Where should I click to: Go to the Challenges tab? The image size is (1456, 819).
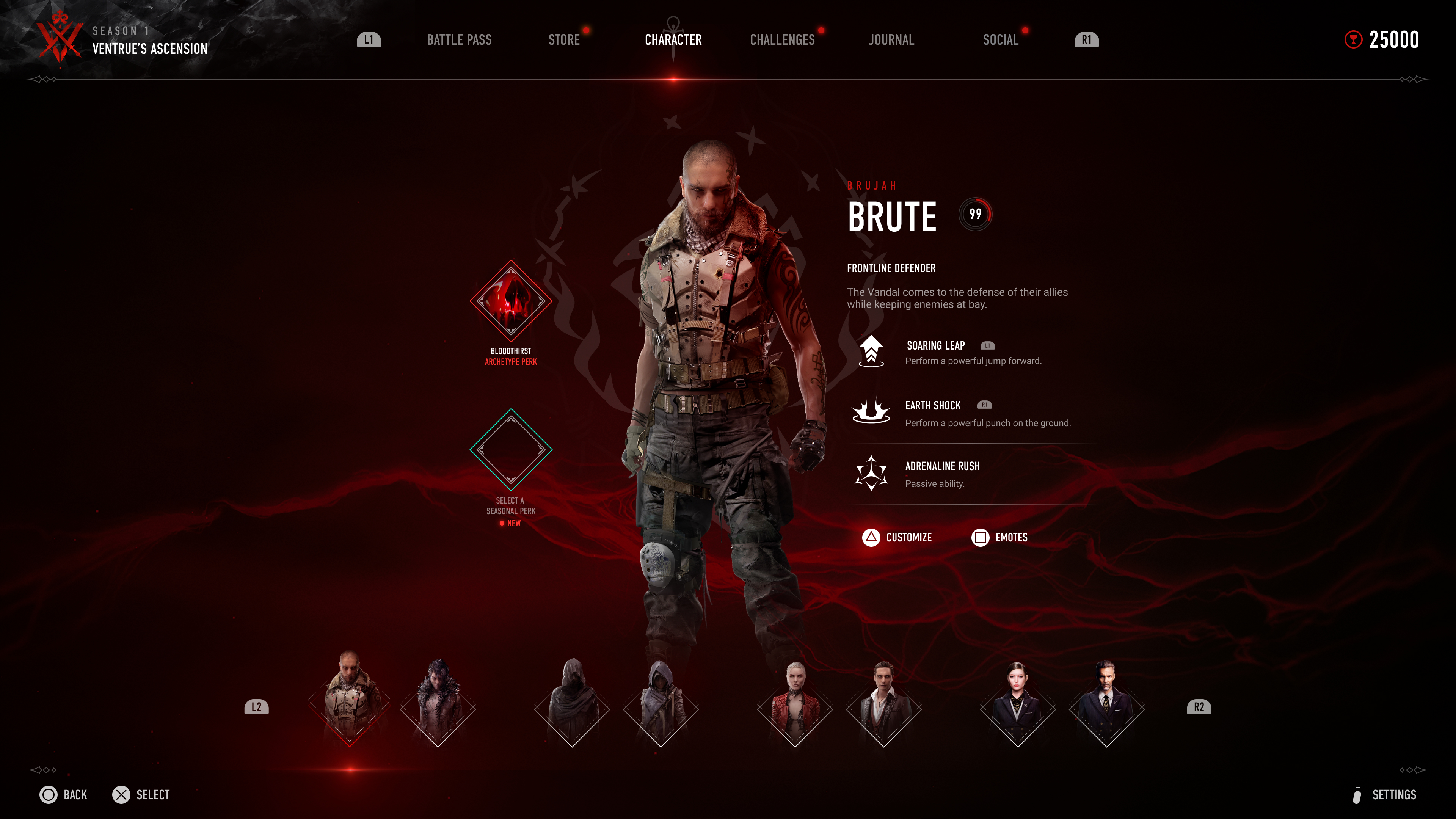coord(782,39)
